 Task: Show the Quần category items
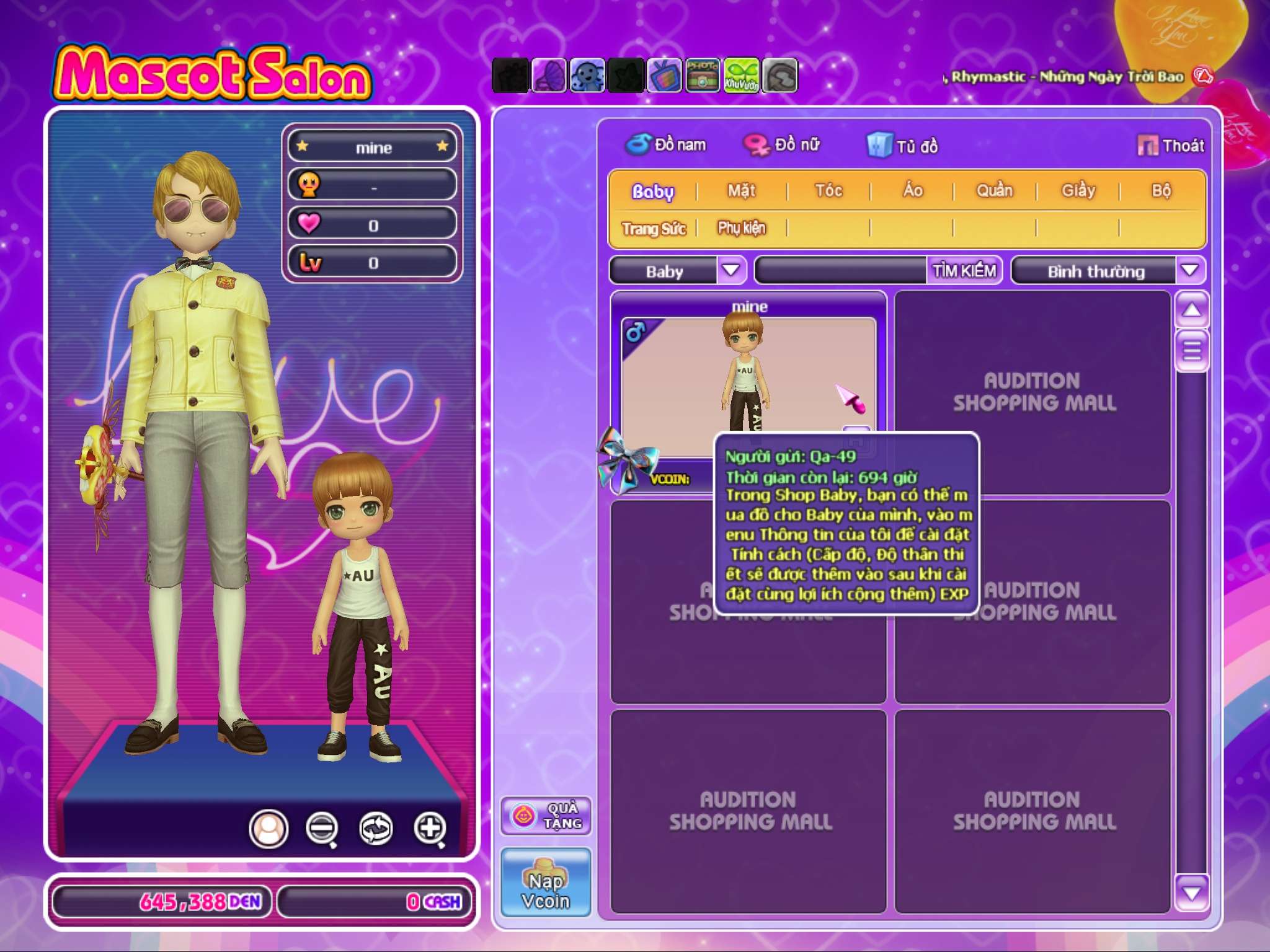coord(994,191)
